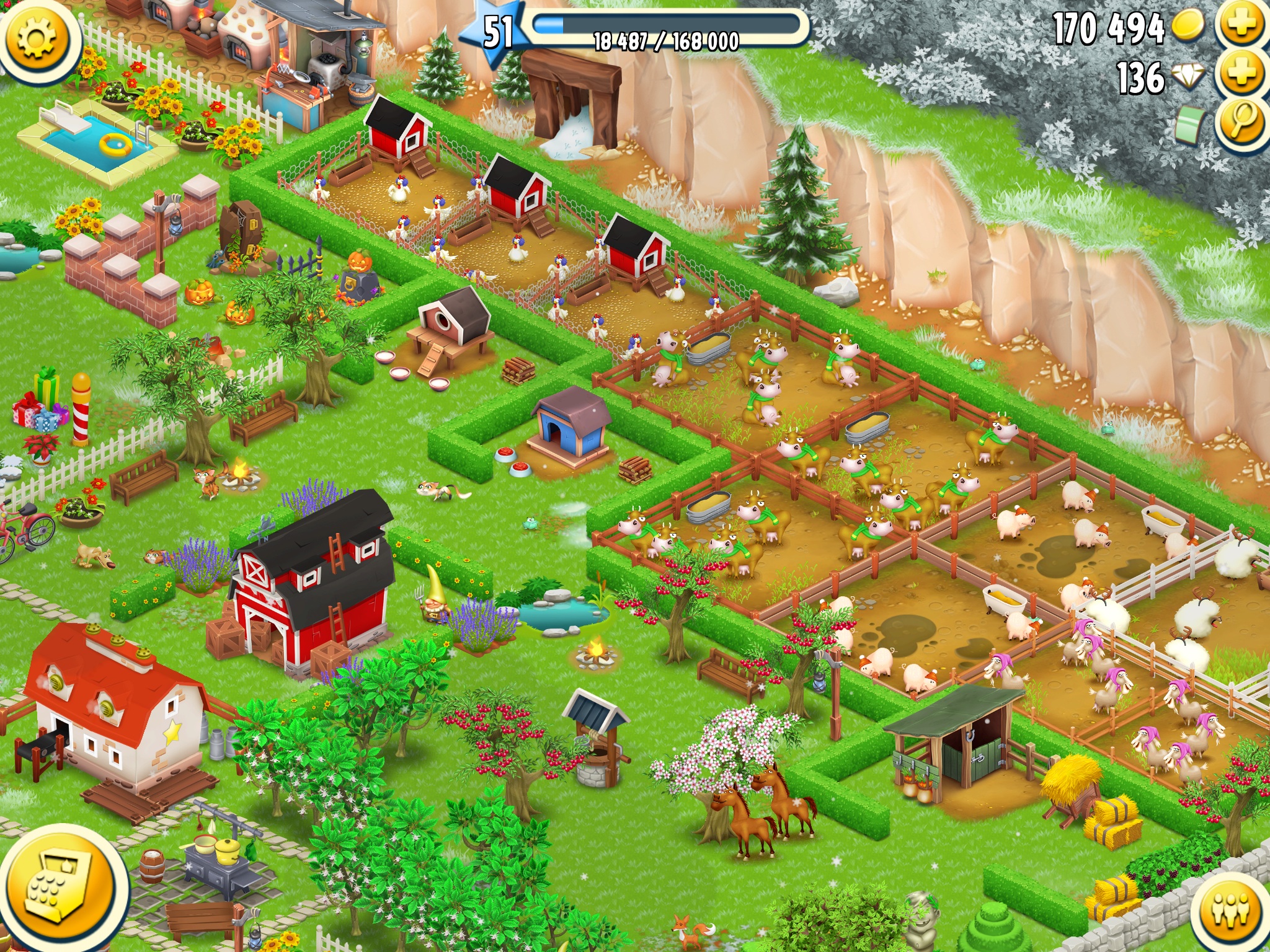Tap the magnifying glass button
The height and width of the screenshot is (952, 1270).
point(1241,121)
